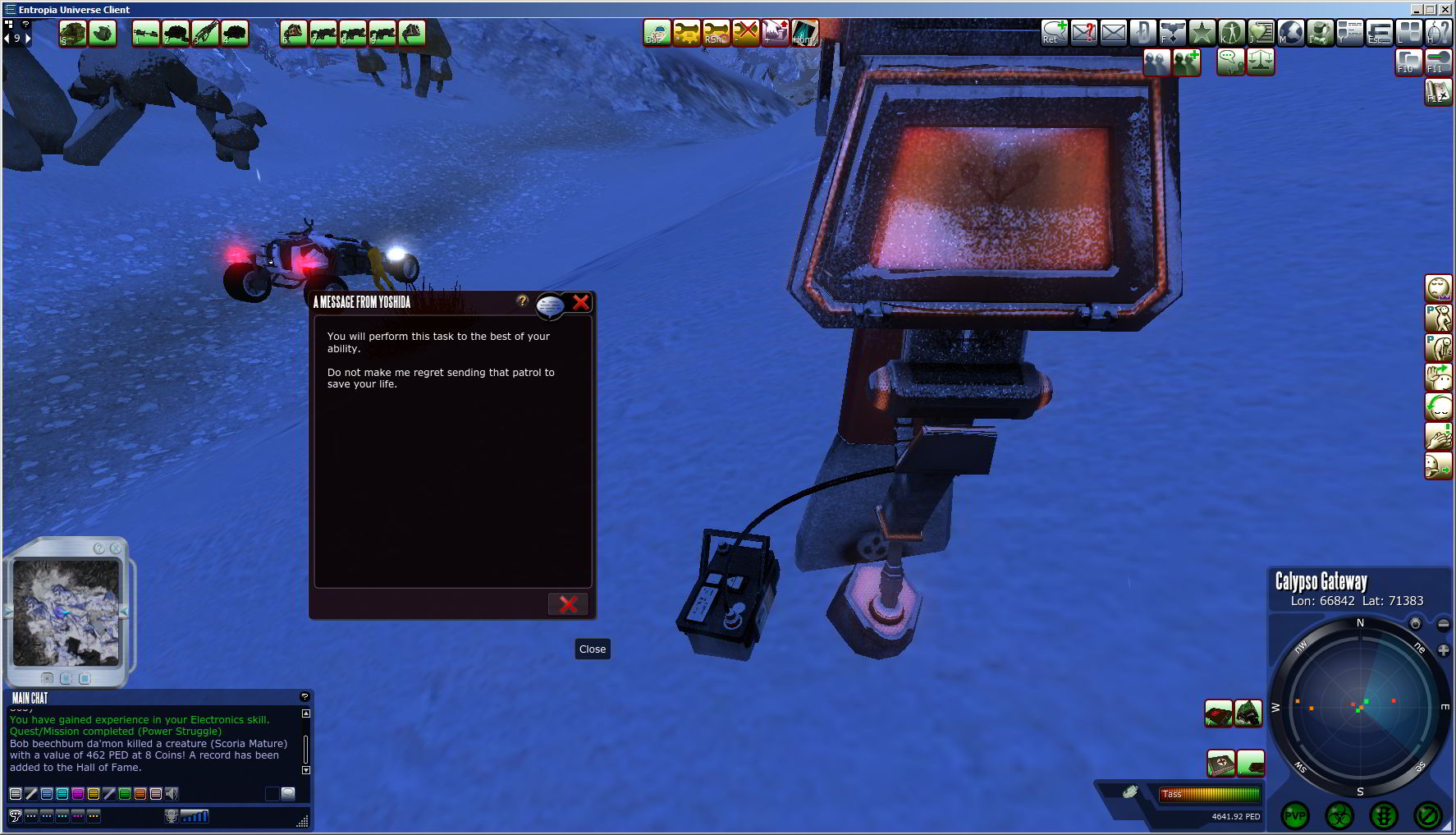Open the F12 folded map icon
The height and width of the screenshot is (835, 1456).
[x=1438, y=91]
